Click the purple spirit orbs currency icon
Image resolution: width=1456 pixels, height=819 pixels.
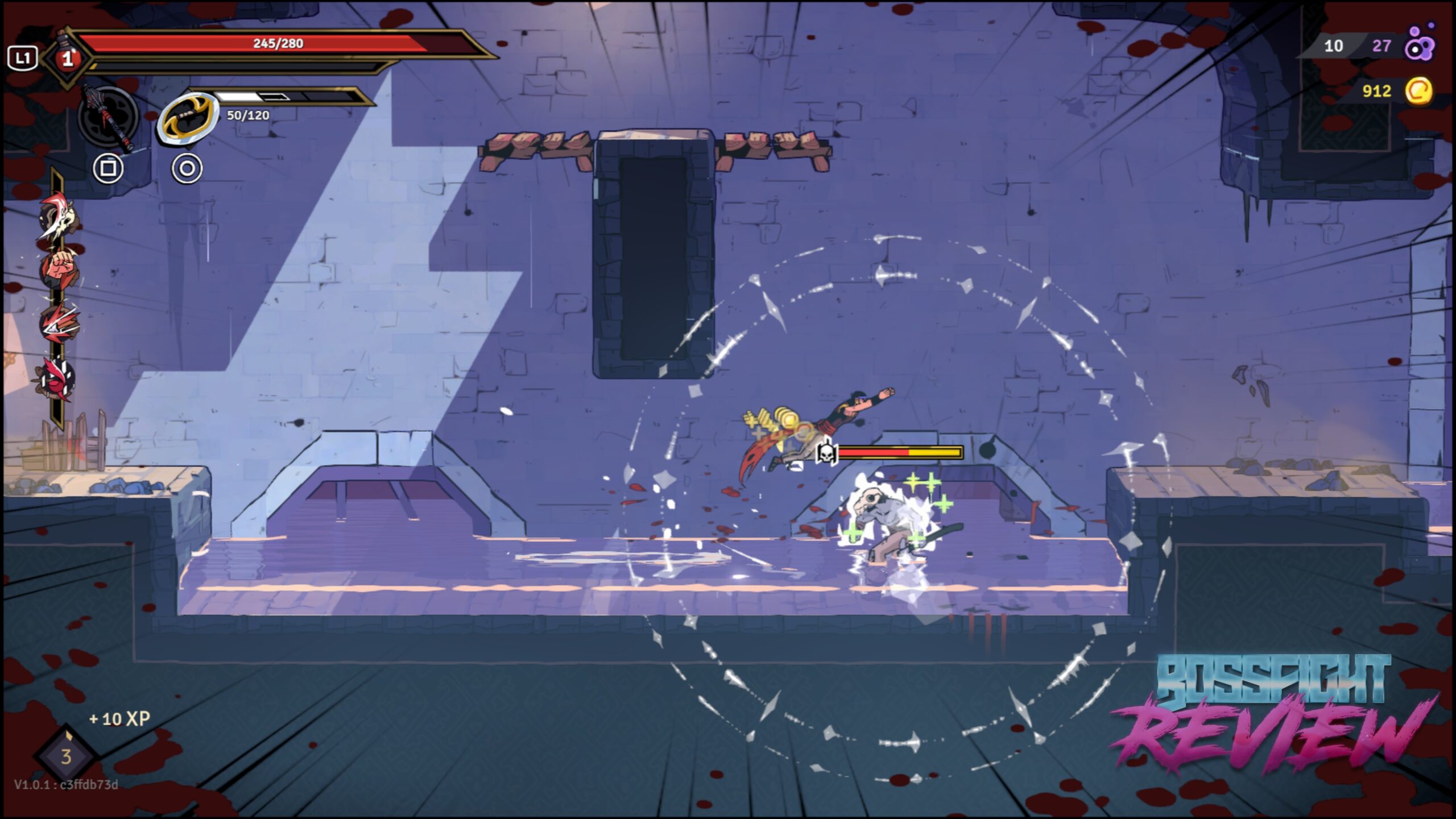1420,45
